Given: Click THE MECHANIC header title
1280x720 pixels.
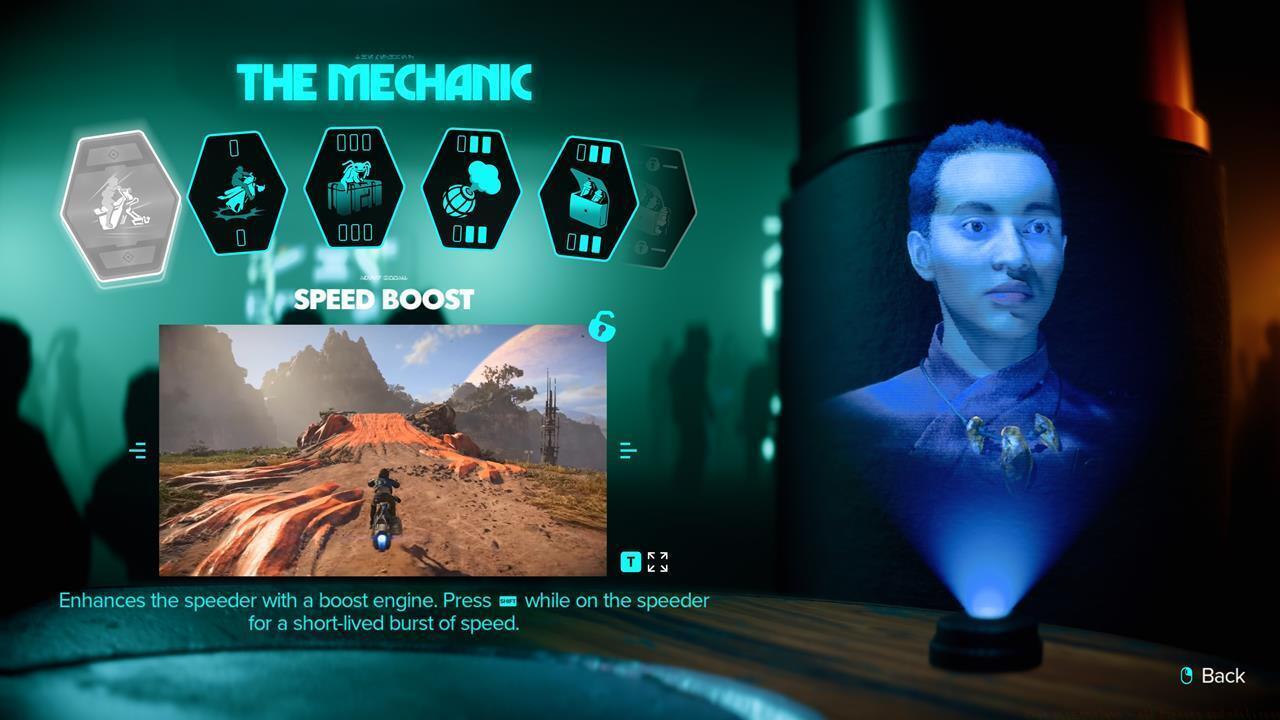Looking at the screenshot, I should pos(385,82).
